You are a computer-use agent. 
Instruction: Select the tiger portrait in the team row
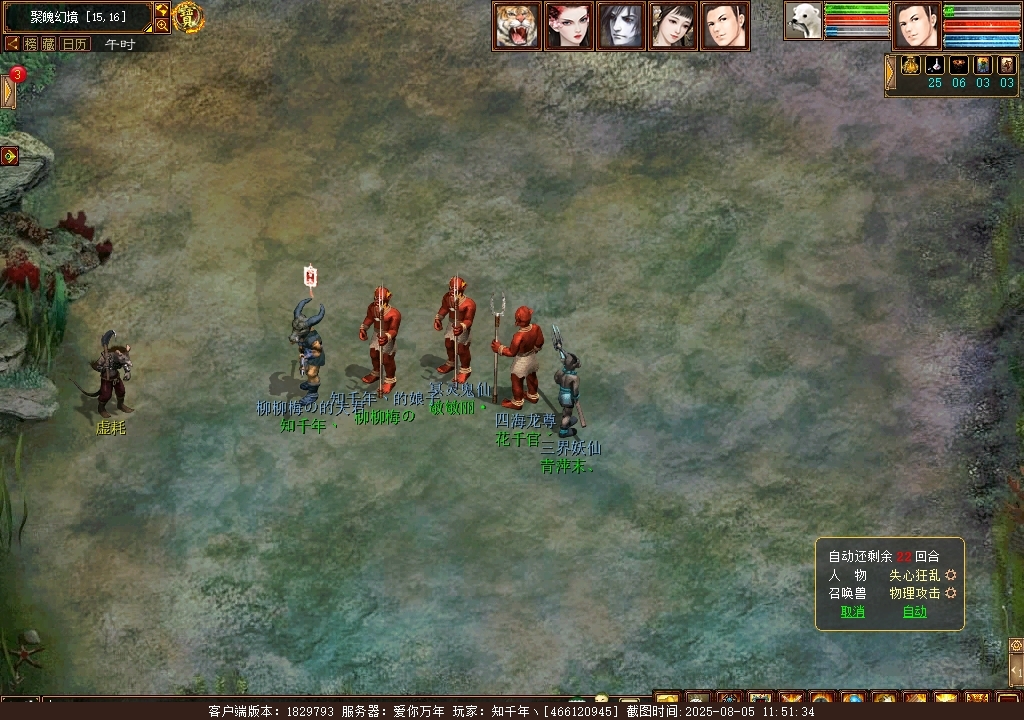517,26
